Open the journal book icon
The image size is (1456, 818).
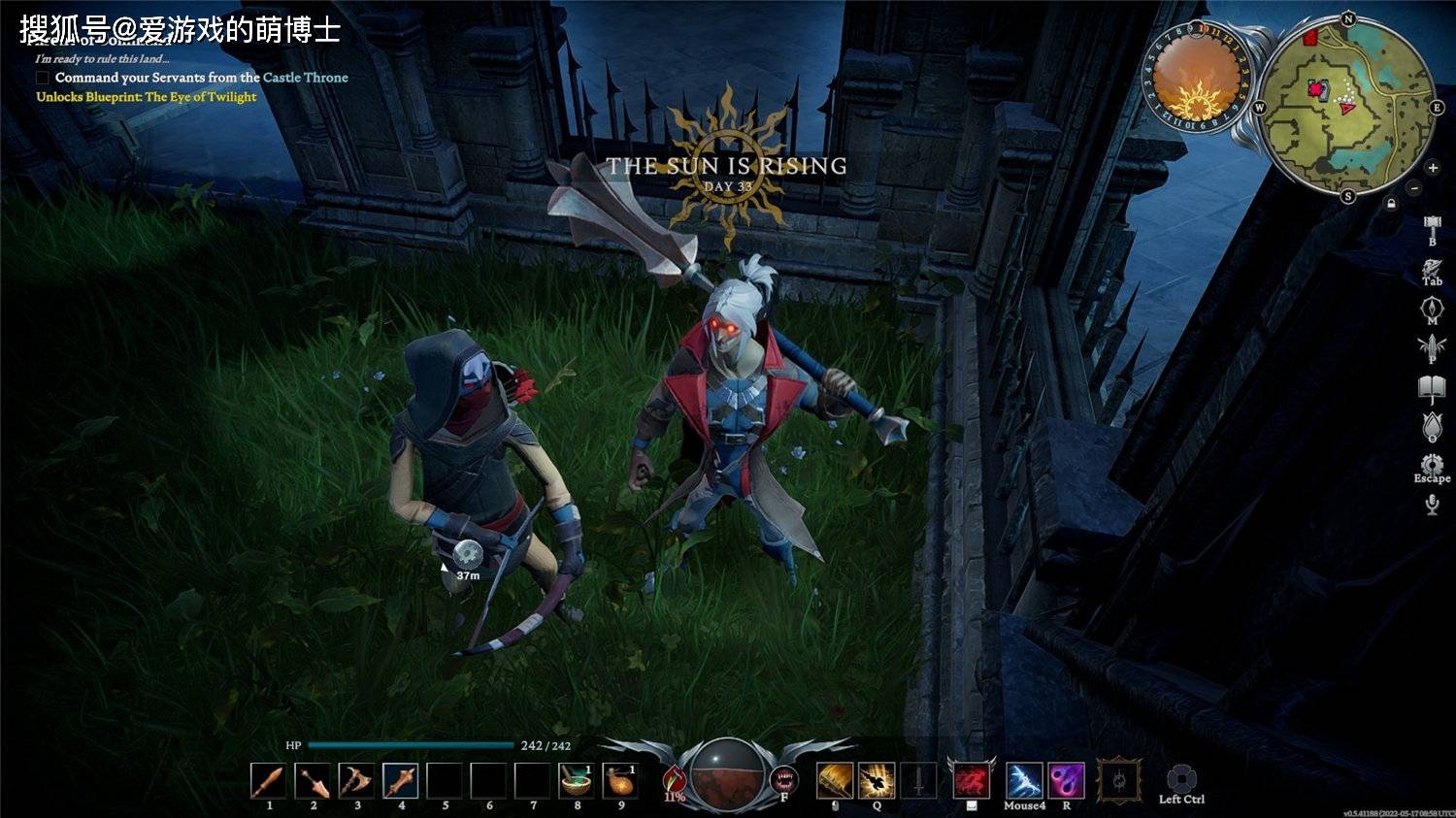pyautogui.click(x=1432, y=388)
